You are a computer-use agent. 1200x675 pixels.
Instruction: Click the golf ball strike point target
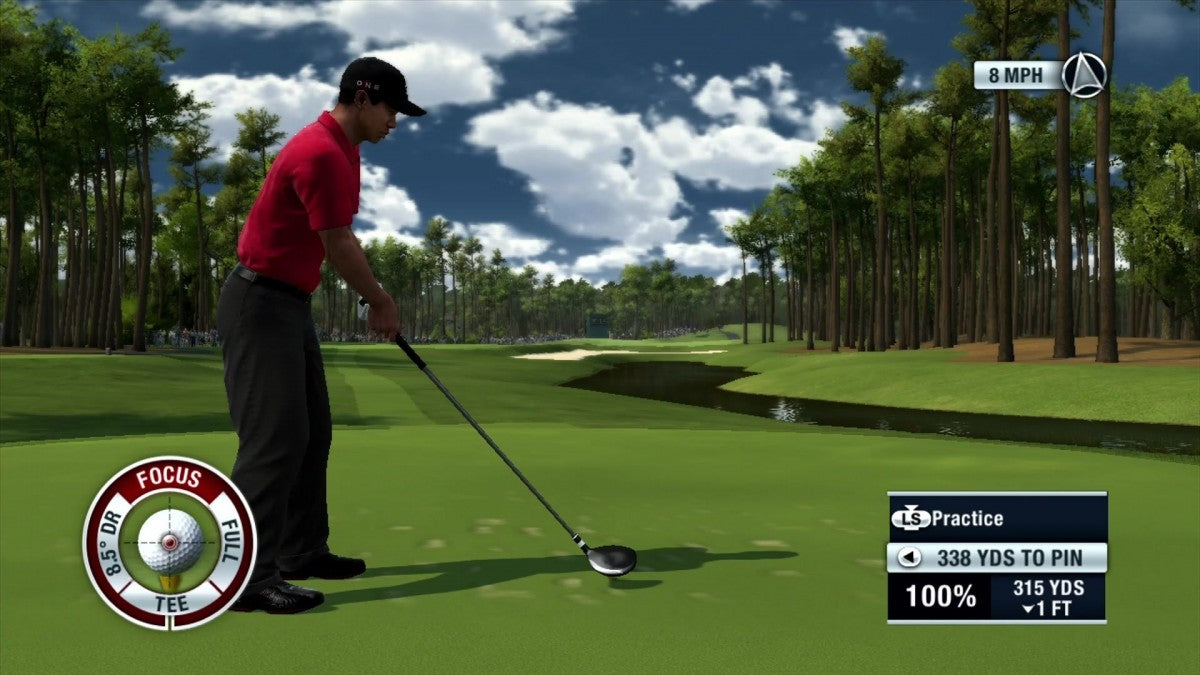pos(169,541)
